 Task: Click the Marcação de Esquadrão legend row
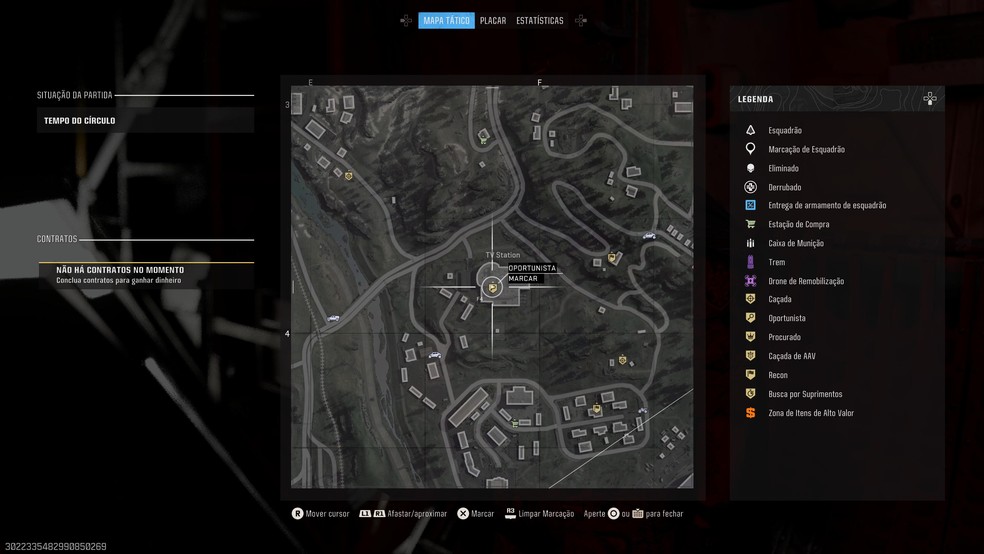[x=806, y=149]
